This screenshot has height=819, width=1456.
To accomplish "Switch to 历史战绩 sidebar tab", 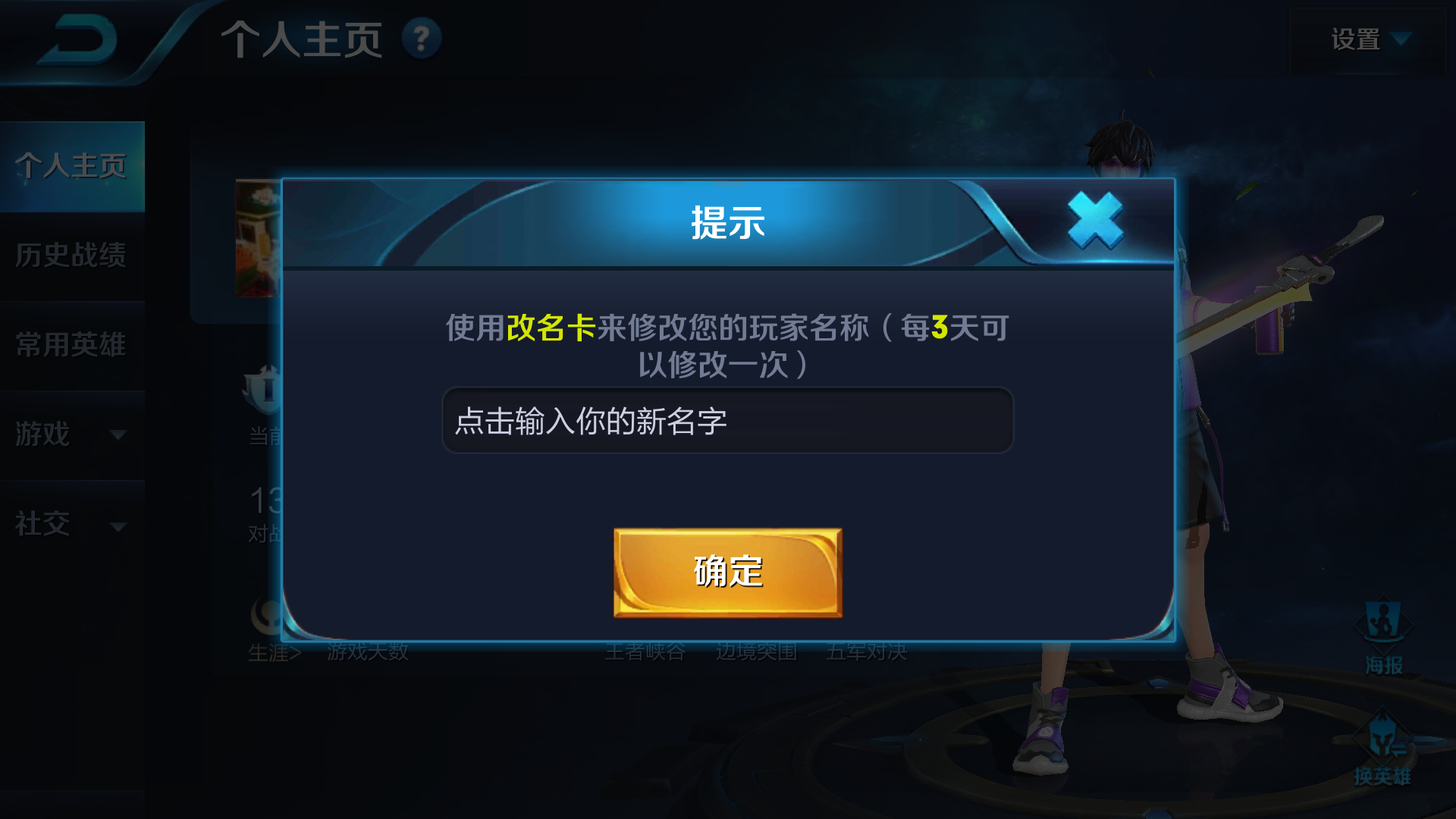I will pos(72,256).
